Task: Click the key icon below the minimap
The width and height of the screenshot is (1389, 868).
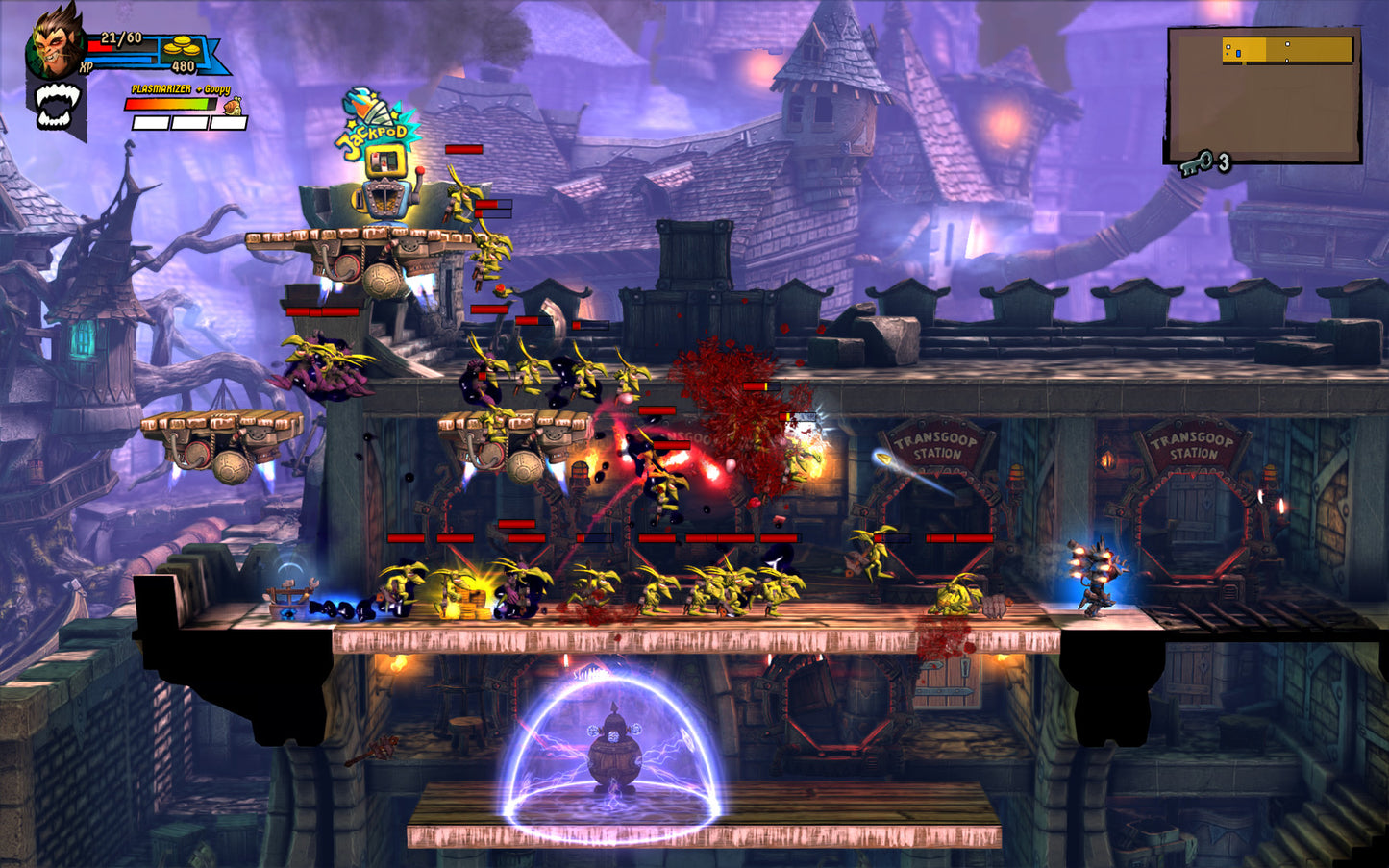Action: [1194, 163]
